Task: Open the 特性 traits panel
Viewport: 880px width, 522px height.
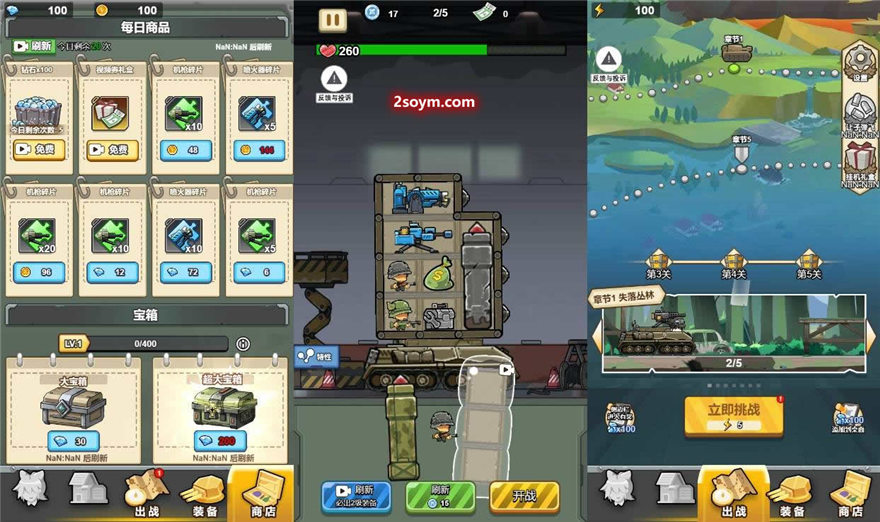Action: coord(316,356)
